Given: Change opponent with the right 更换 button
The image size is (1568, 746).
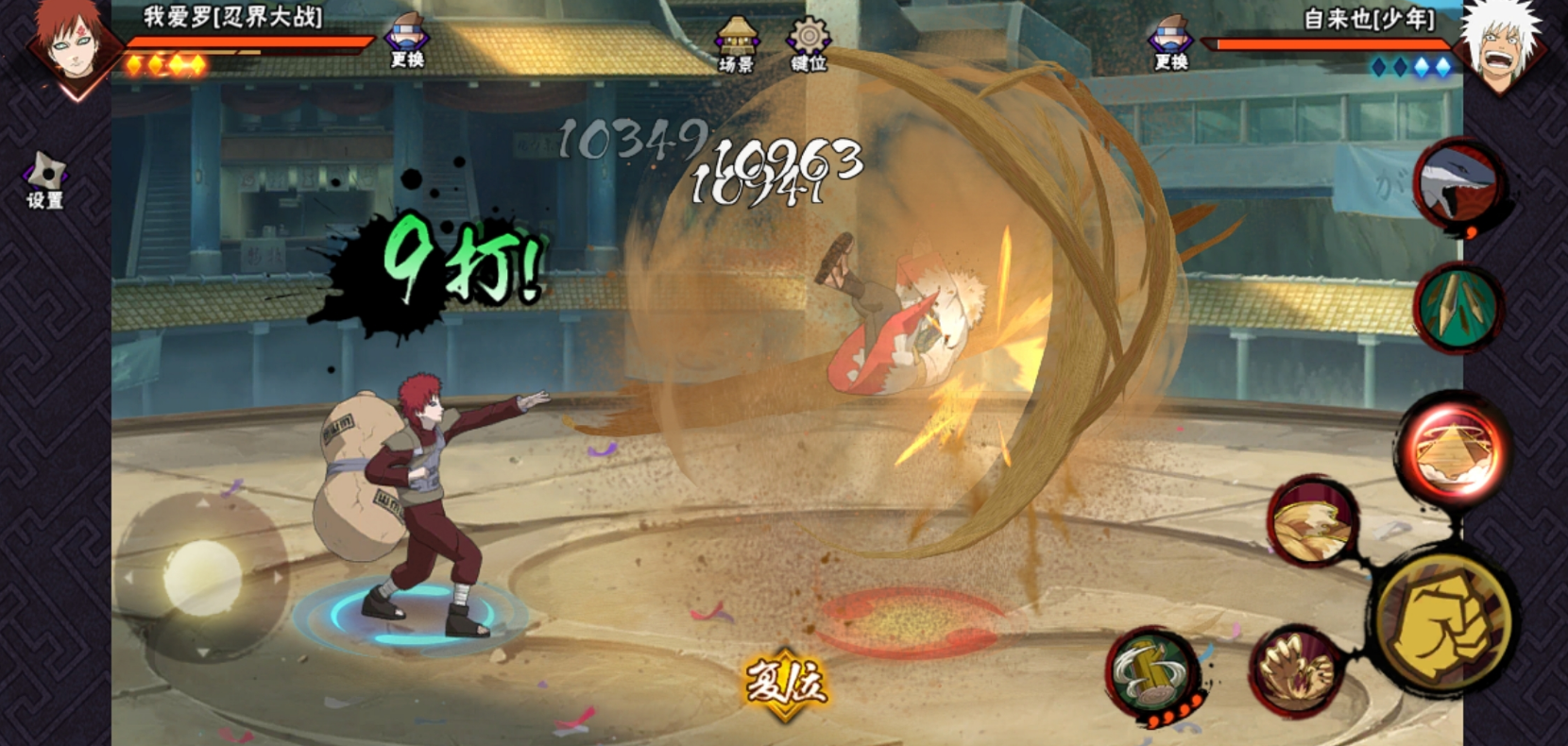Looking at the screenshot, I should point(1171,42).
